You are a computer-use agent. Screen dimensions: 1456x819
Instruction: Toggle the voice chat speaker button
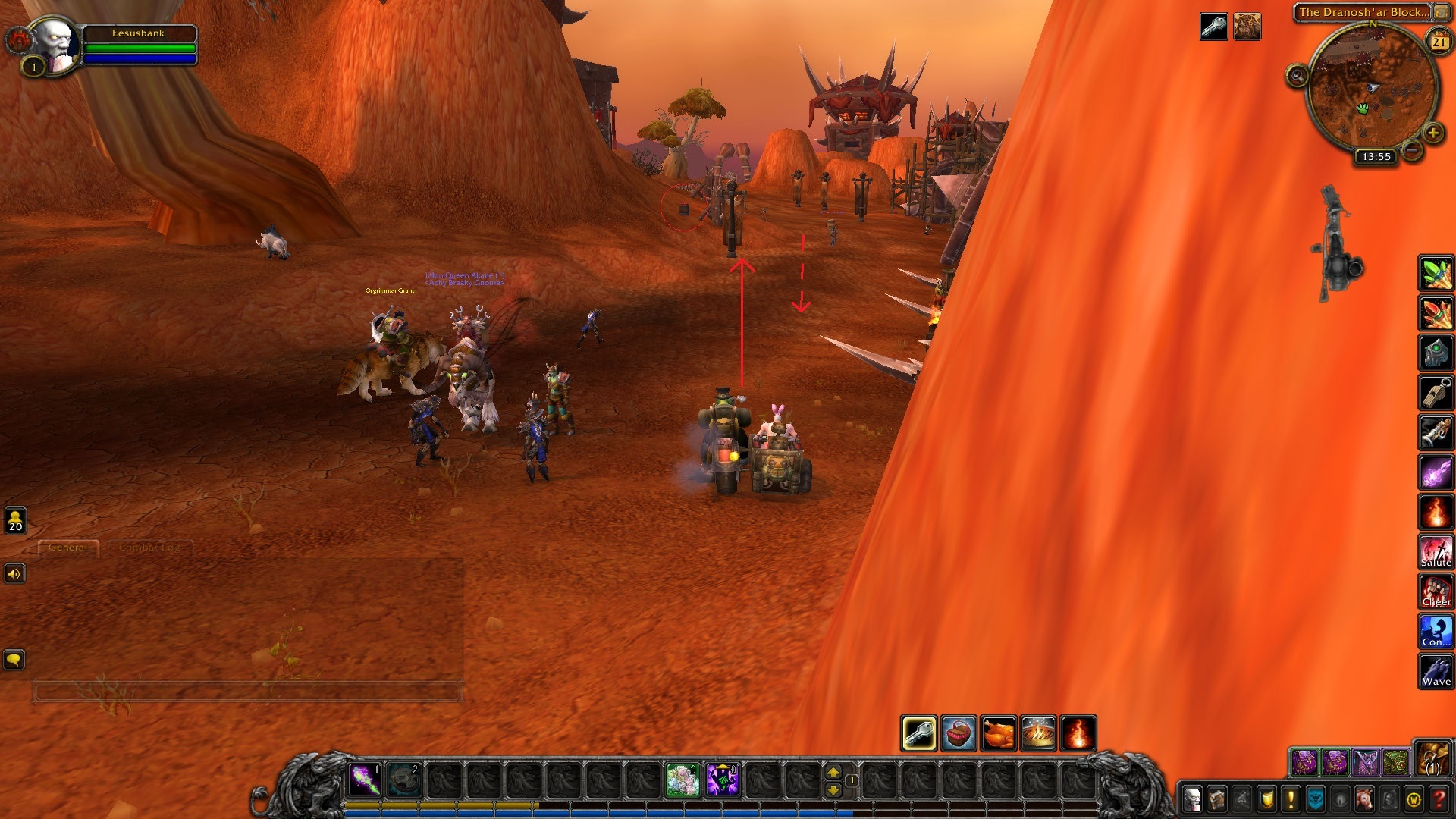[x=14, y=574]
